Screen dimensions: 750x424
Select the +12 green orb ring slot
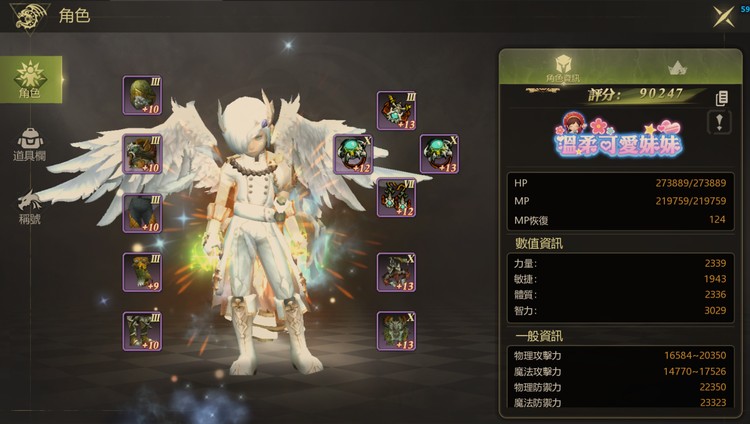(x=353, y=155)
